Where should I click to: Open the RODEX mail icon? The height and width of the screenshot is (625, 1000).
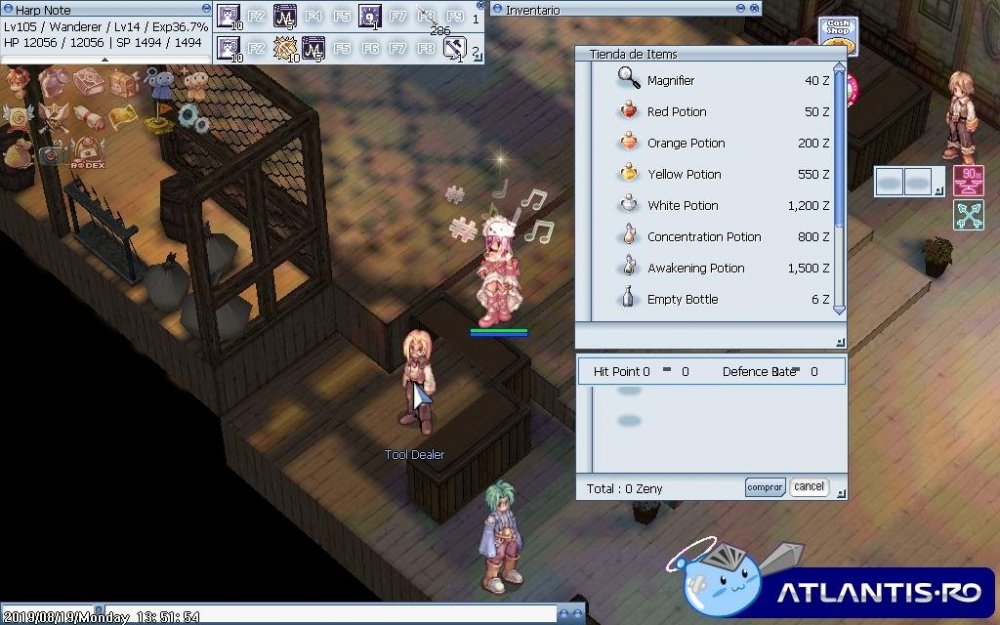coord(89,152)
